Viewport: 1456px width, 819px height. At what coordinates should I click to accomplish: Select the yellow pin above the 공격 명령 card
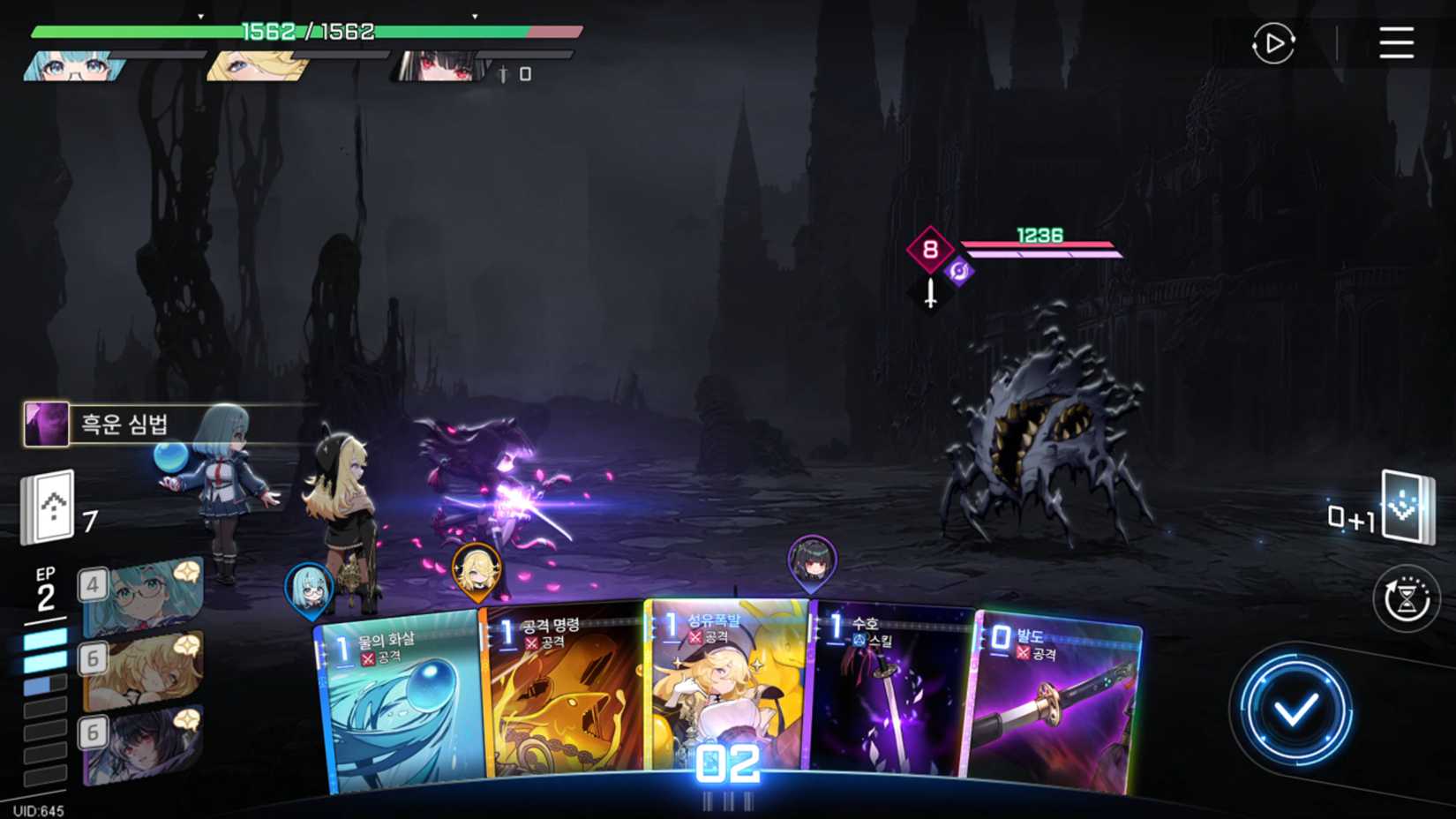474,573
